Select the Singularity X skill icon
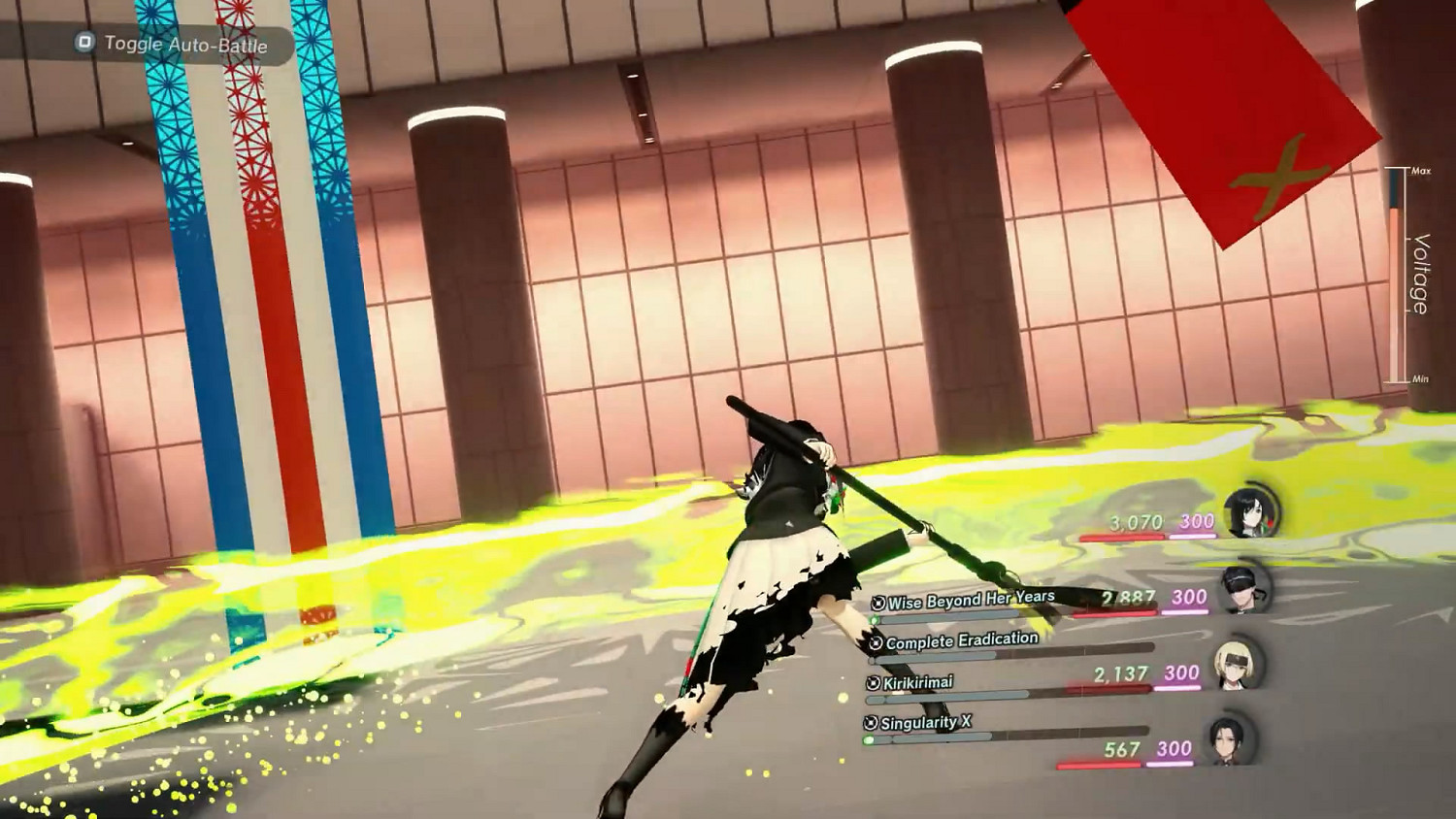Screen dimensions: 1456x819 tap(868, 722)
